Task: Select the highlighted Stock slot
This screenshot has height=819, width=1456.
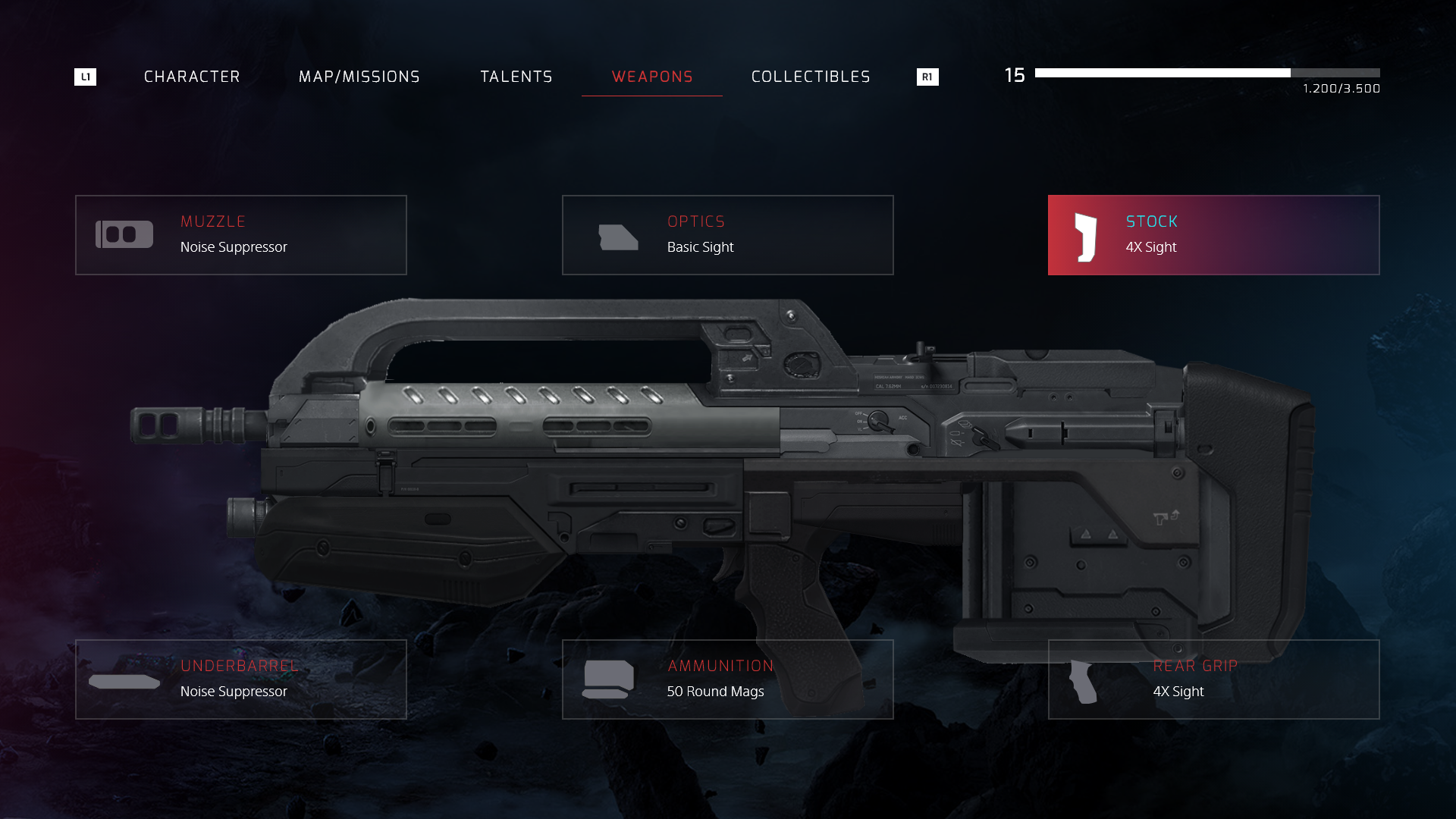Action: pyautogui.click(x=1213, y=235)
